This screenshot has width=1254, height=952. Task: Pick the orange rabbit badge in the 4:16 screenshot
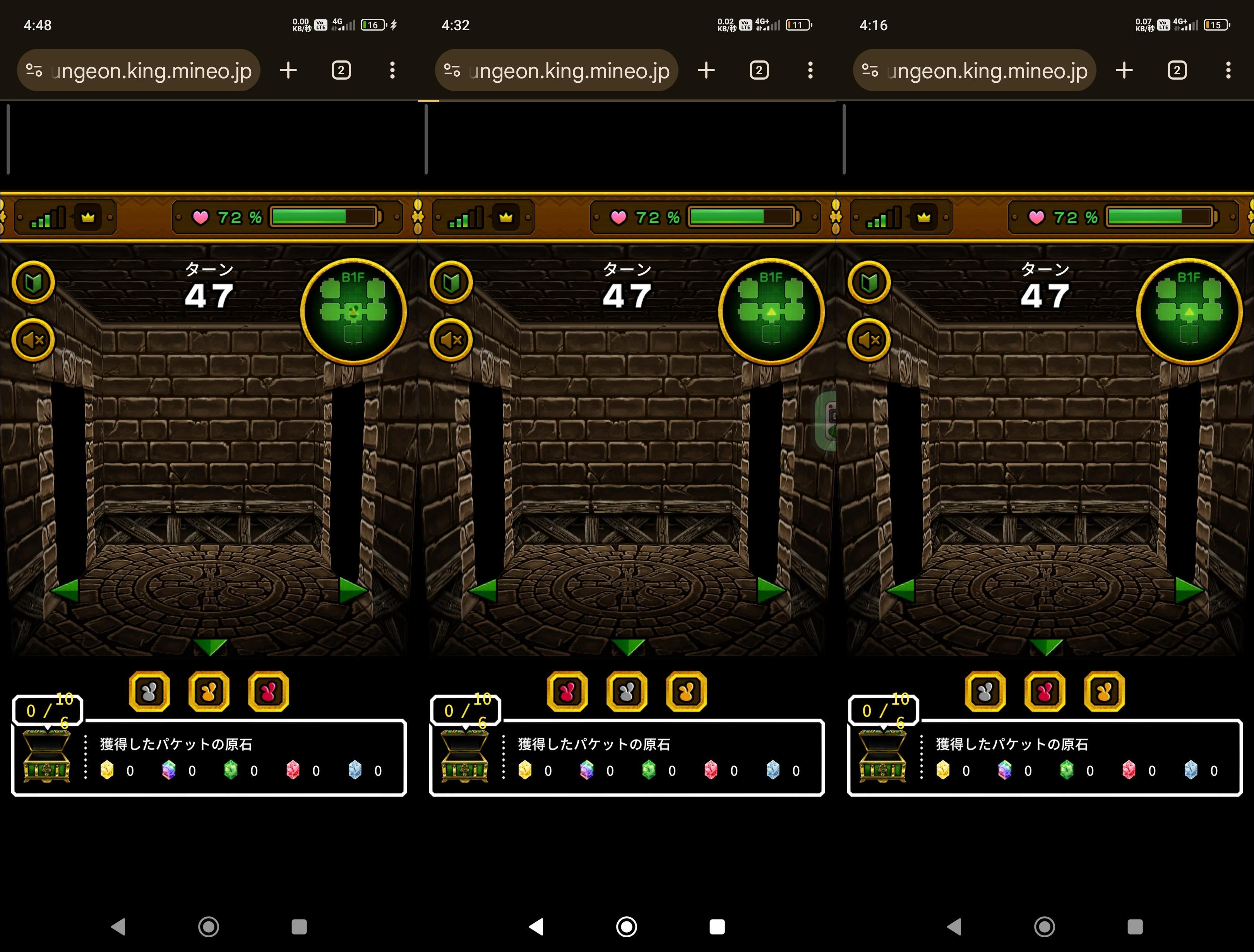coord(1104,691)
